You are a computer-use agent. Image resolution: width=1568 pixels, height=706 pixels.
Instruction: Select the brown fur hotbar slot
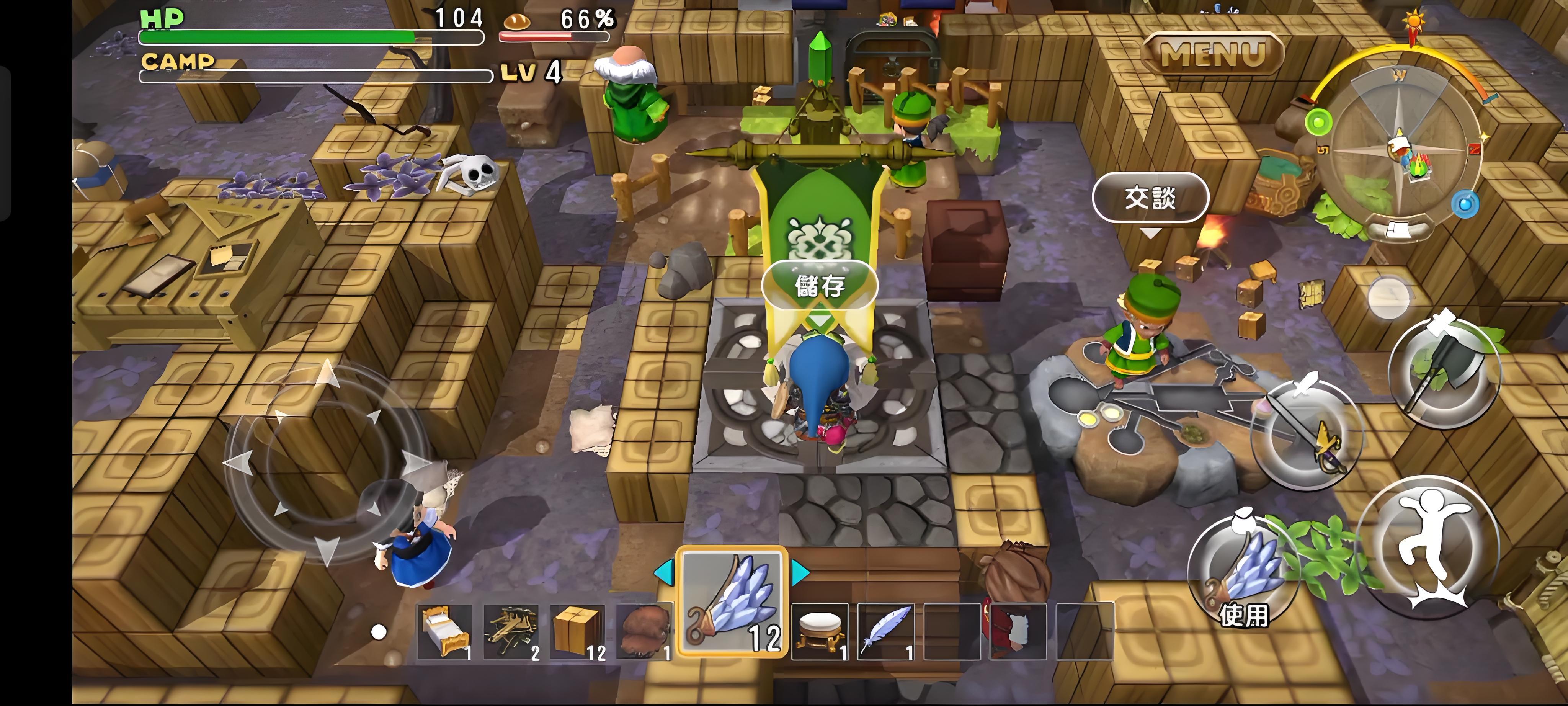pyautogui.click(x=644, y=632)
